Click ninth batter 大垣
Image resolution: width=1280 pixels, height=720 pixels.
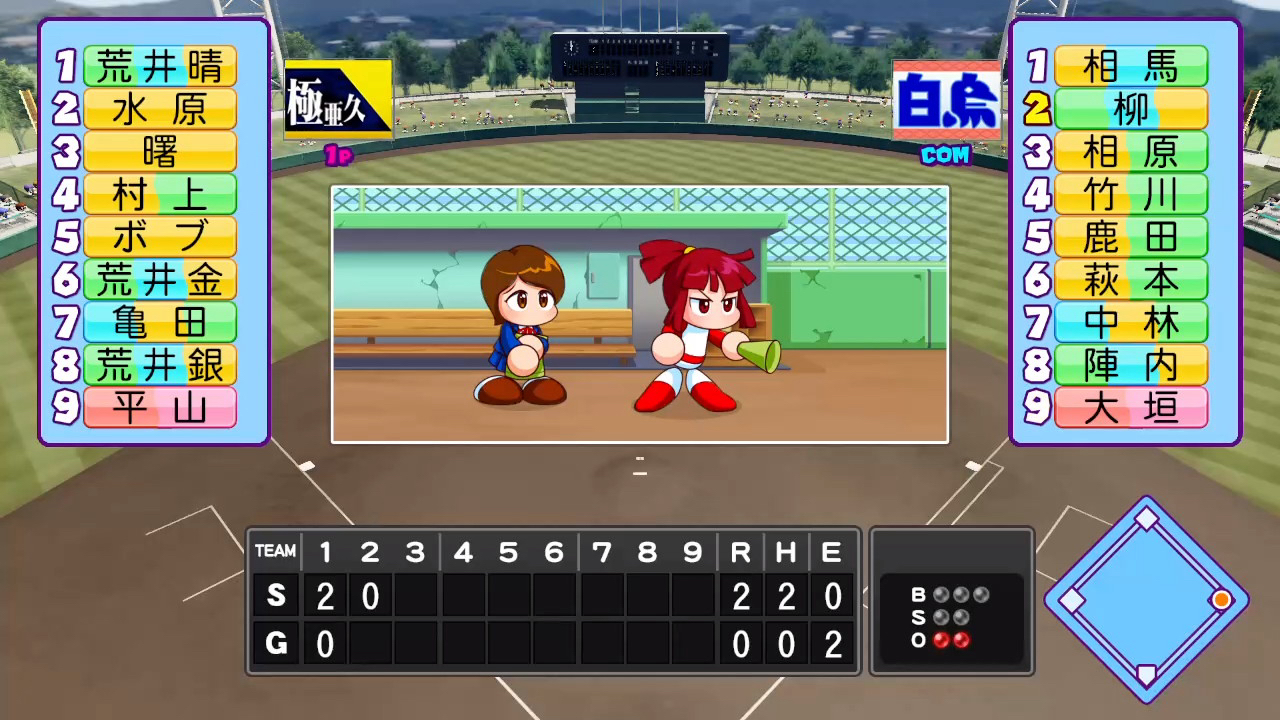point(1130,407)
